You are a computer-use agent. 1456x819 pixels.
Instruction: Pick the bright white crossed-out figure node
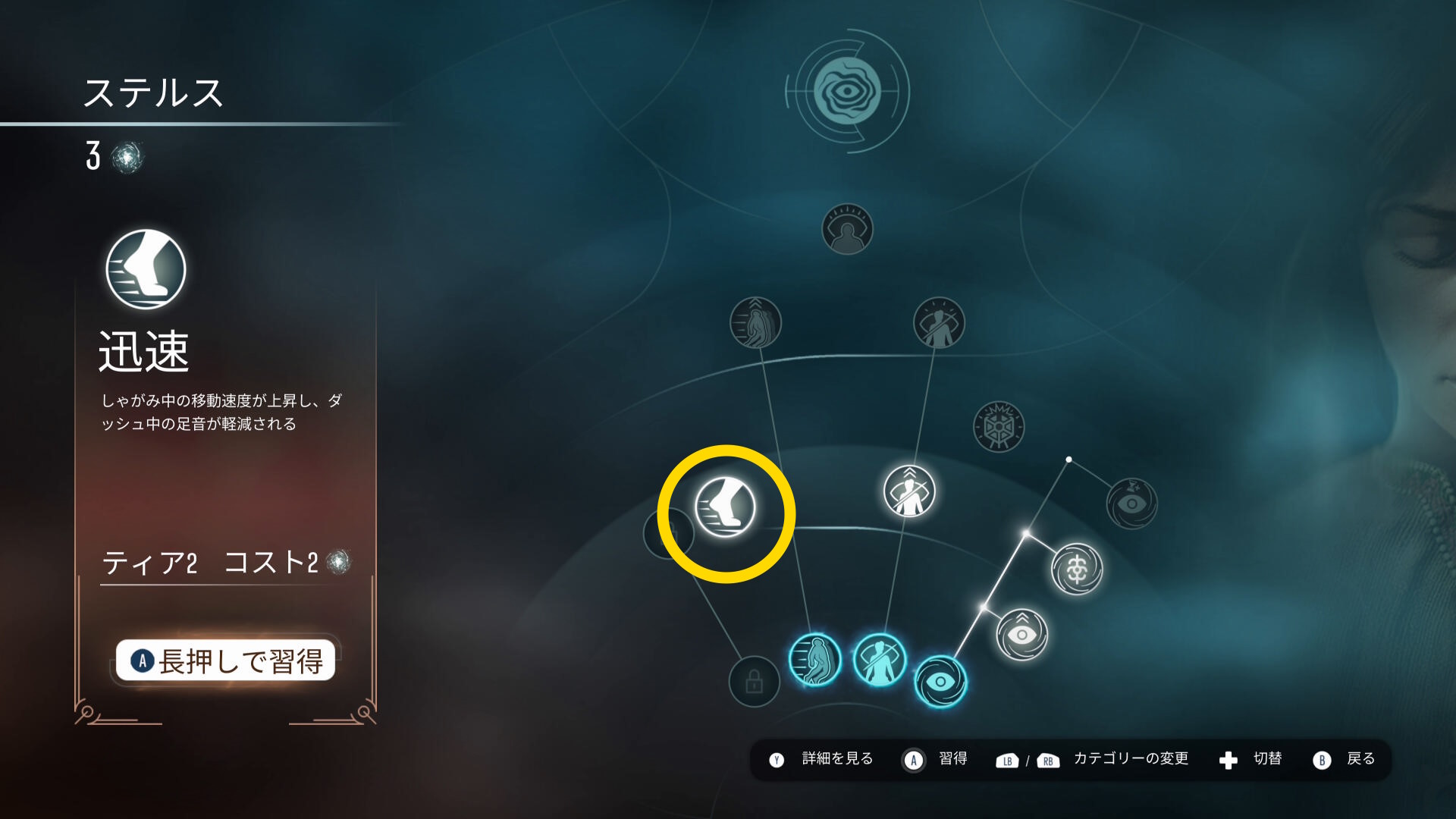(x=909, y=491)
